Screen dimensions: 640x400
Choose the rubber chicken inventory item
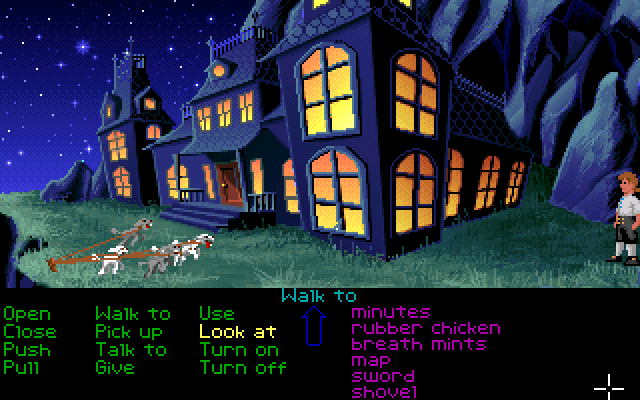(426, 328)
